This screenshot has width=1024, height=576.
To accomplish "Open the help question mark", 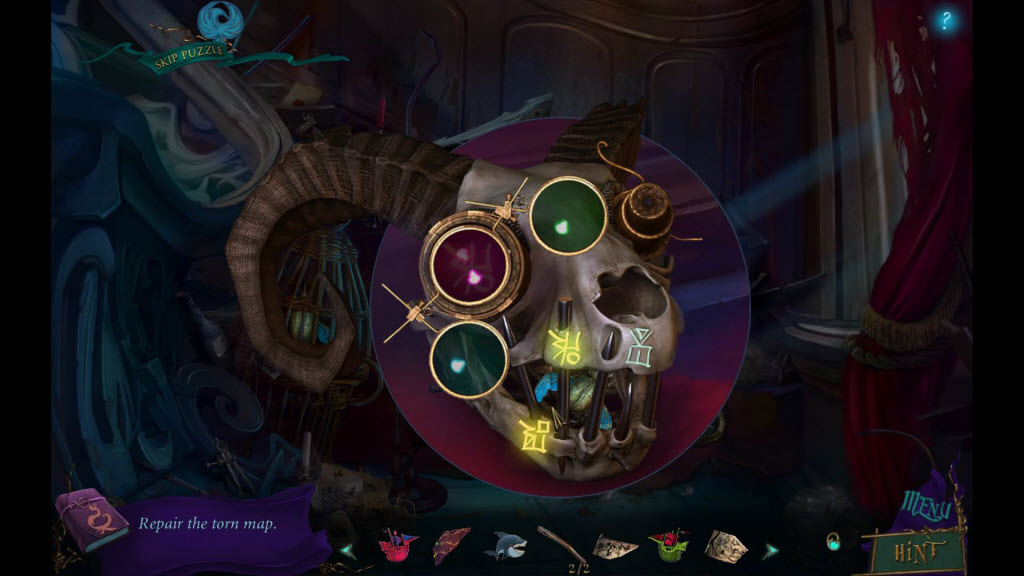I will 945,21.
